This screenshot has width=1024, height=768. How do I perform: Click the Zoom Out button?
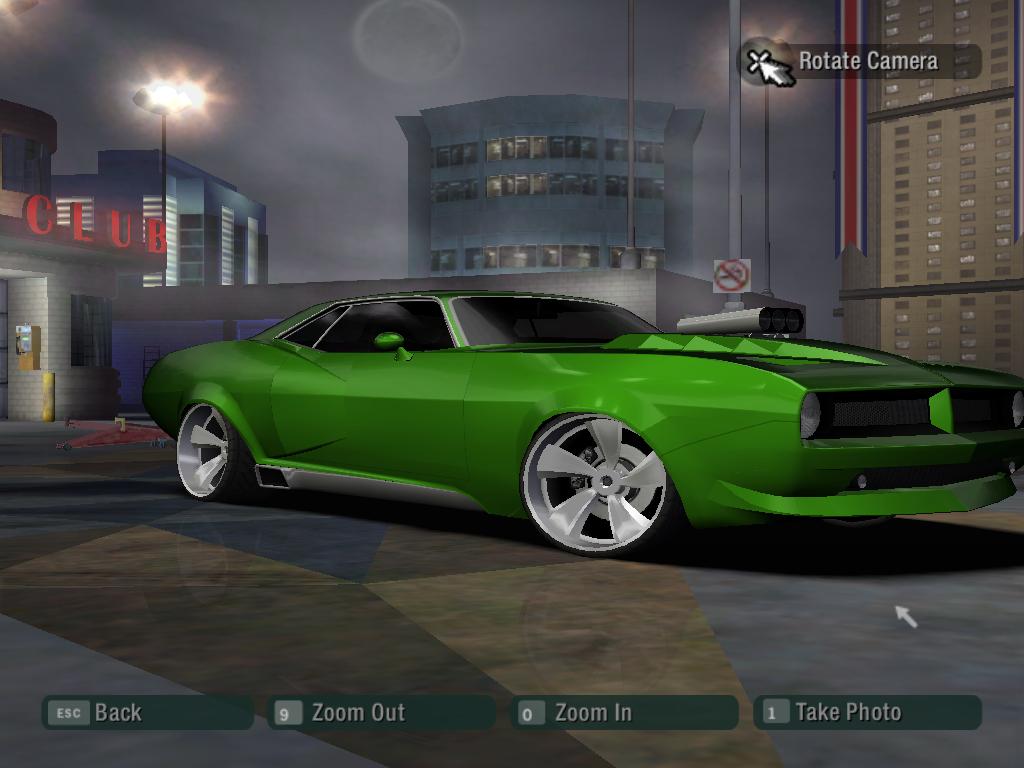click(381, 713)
